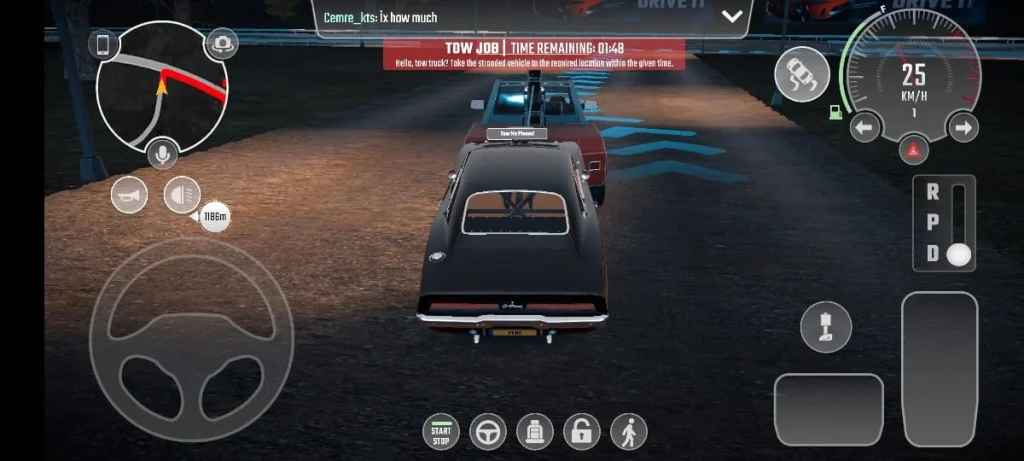The width and height of the screenshot is (1024, 461).
Task: Activate the right turn signal arrow
Action: coord(962,127)
